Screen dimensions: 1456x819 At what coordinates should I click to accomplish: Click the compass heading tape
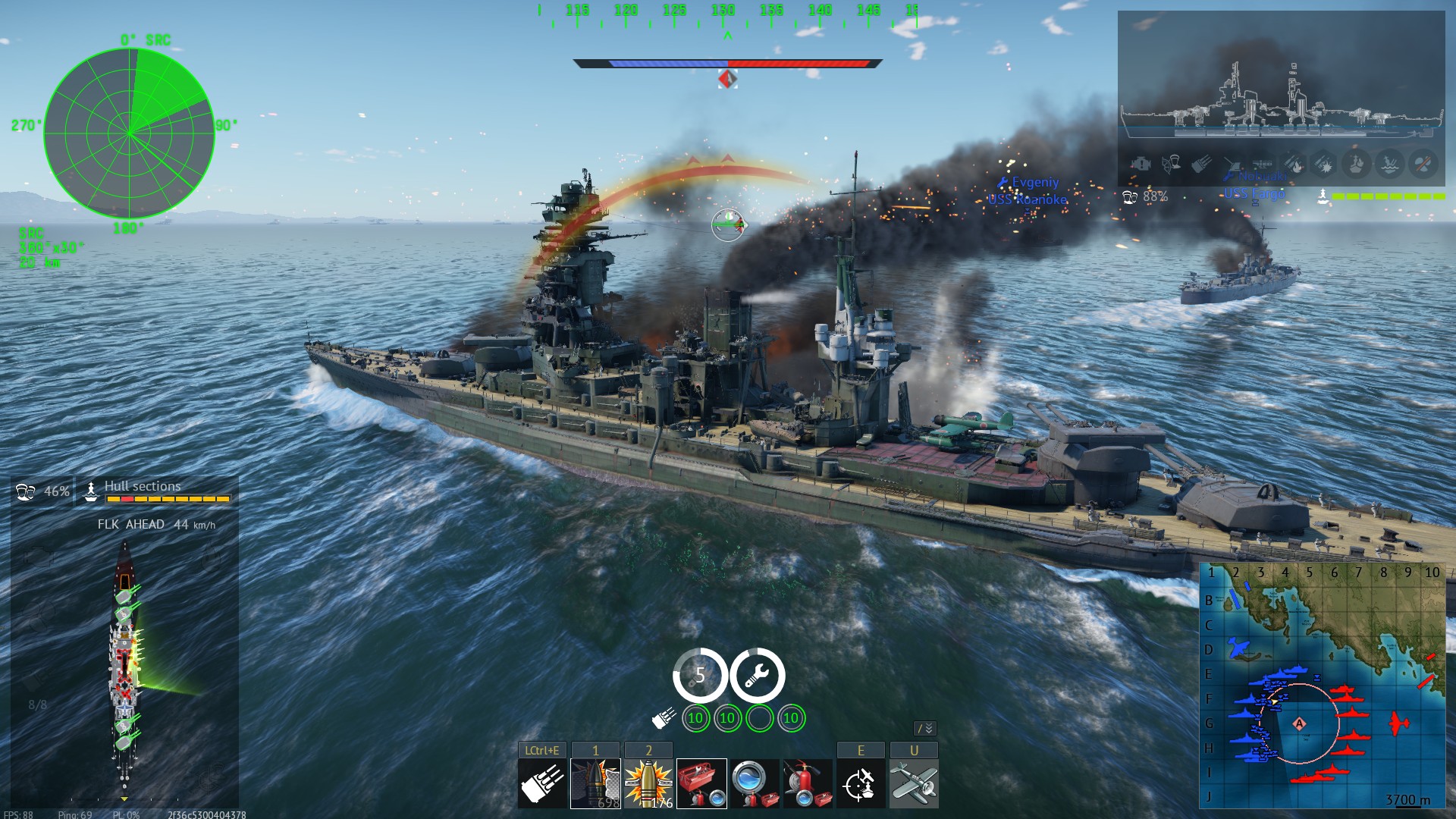point(728,15)
